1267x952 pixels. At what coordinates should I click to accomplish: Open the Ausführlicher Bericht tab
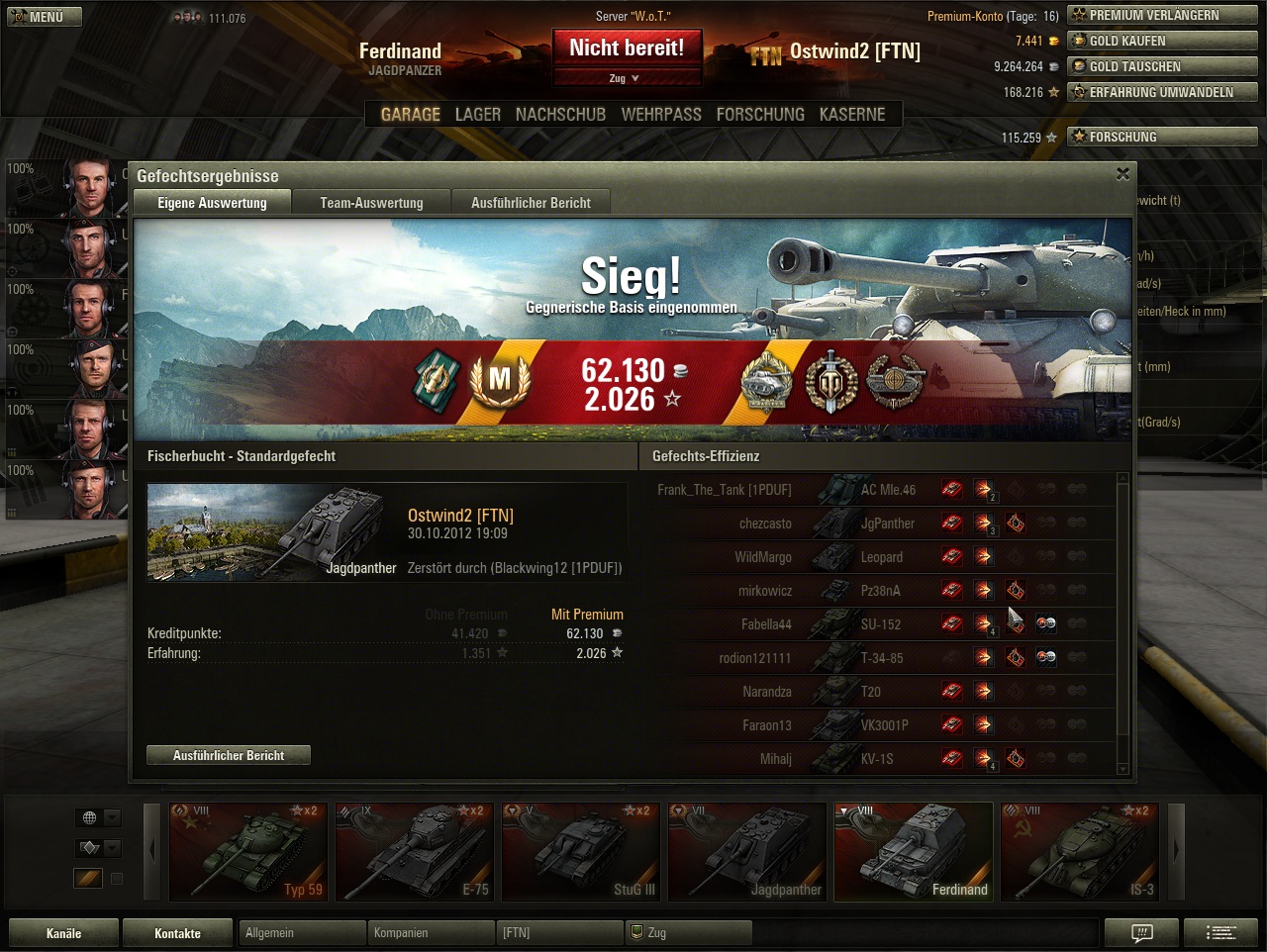point(531,203)
